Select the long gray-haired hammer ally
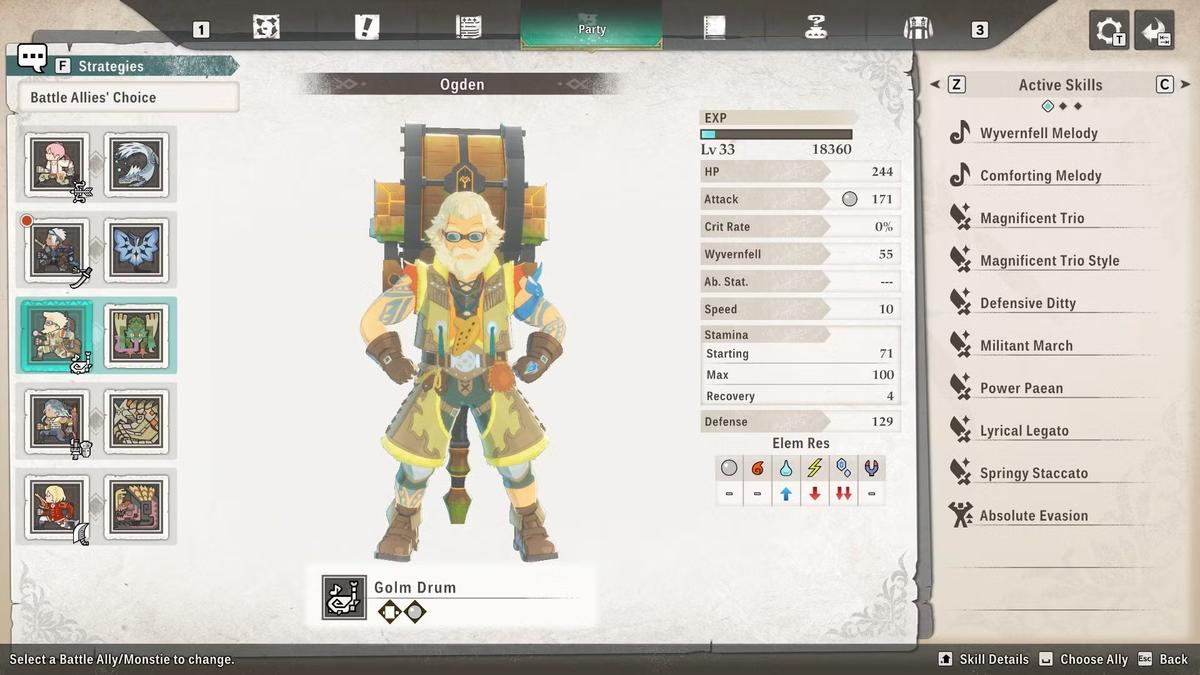The height and width of the screenshot is (675, 1200). coord(57,420)
